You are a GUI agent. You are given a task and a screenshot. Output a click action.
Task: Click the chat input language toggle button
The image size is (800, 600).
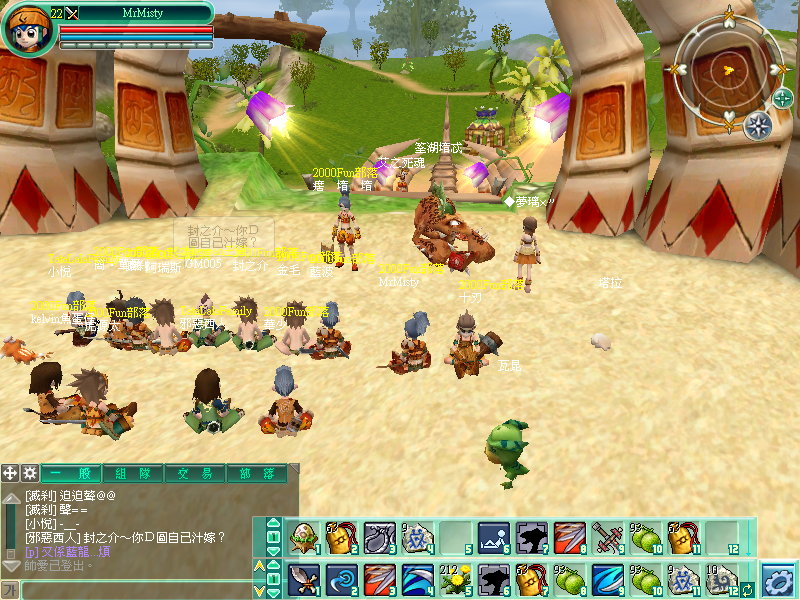(x=10, y=590)
